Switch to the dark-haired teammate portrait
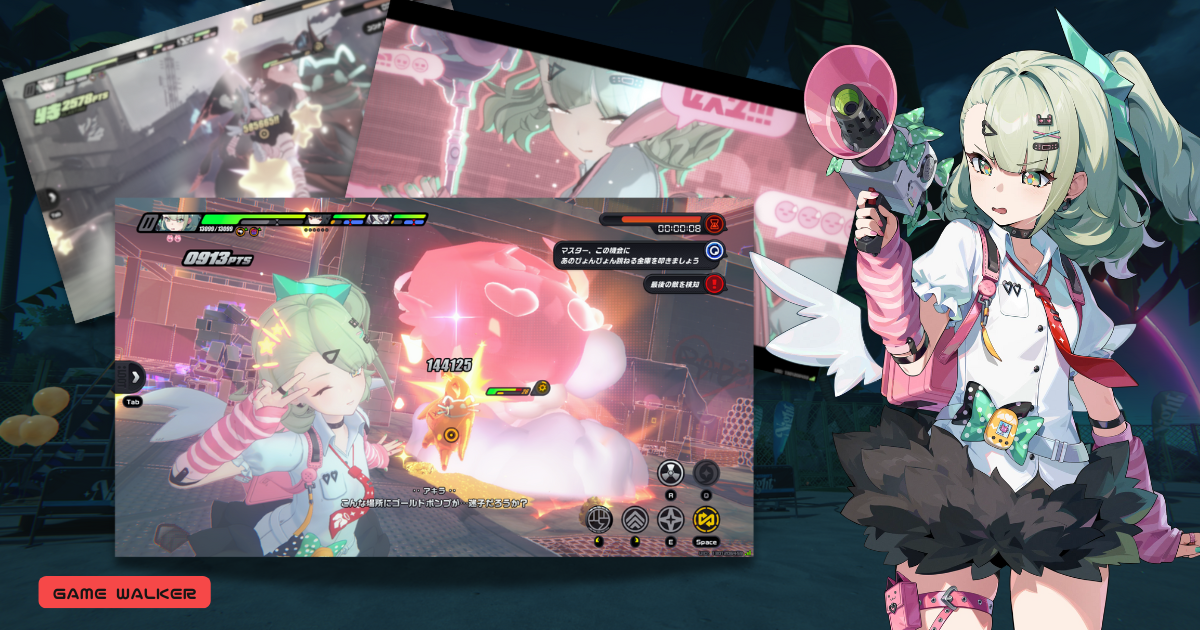 (317, 219)
